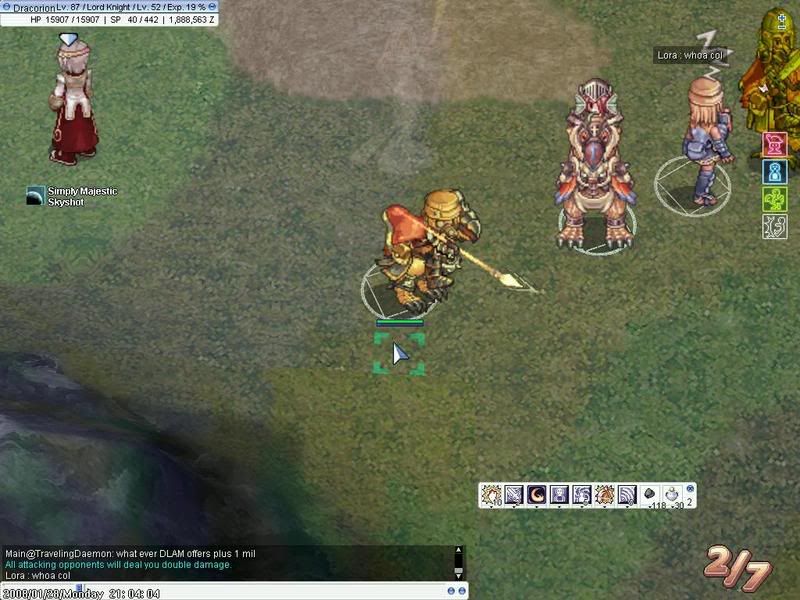Activate the hotbar skill marked level 10
The height and width of the screenshot is (600, 800).
pyautogui.click(x=490, y=494)
